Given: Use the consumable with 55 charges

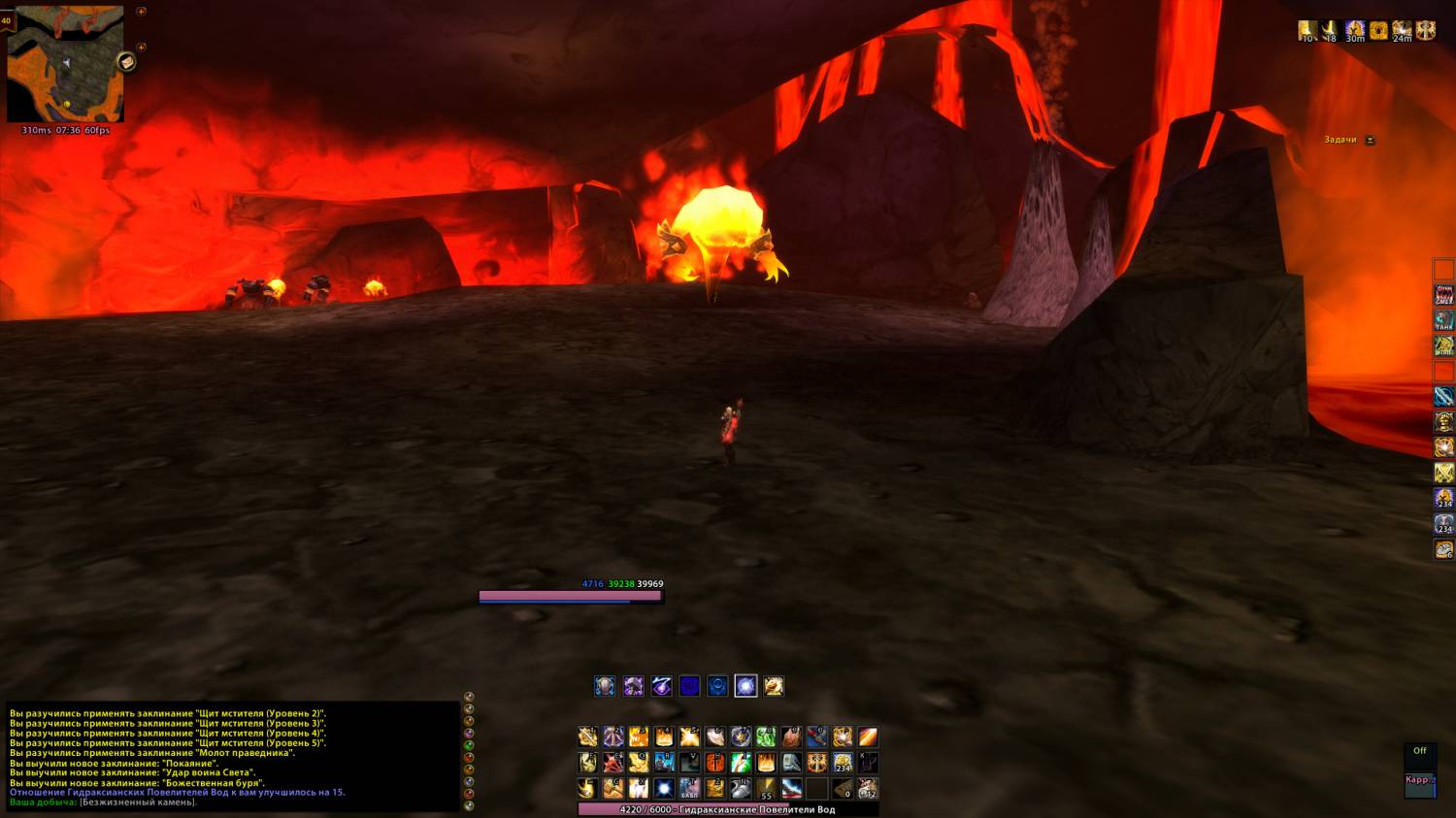Looking at the screenshot, I should click(766, 788).
